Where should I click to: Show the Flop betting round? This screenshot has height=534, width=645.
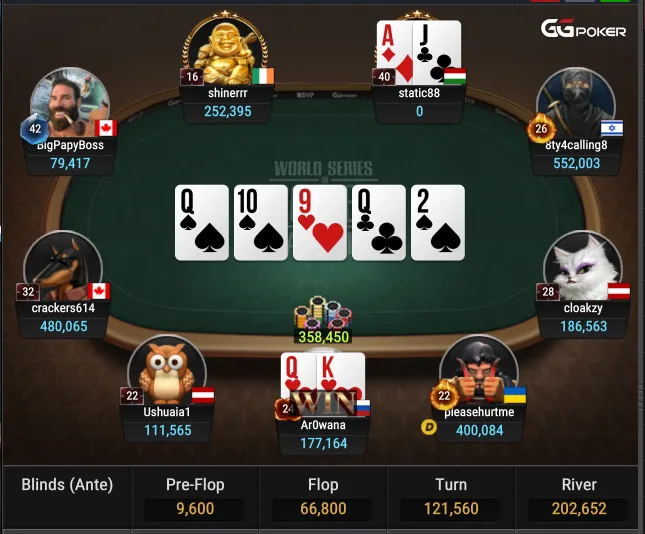coord(322,497)
